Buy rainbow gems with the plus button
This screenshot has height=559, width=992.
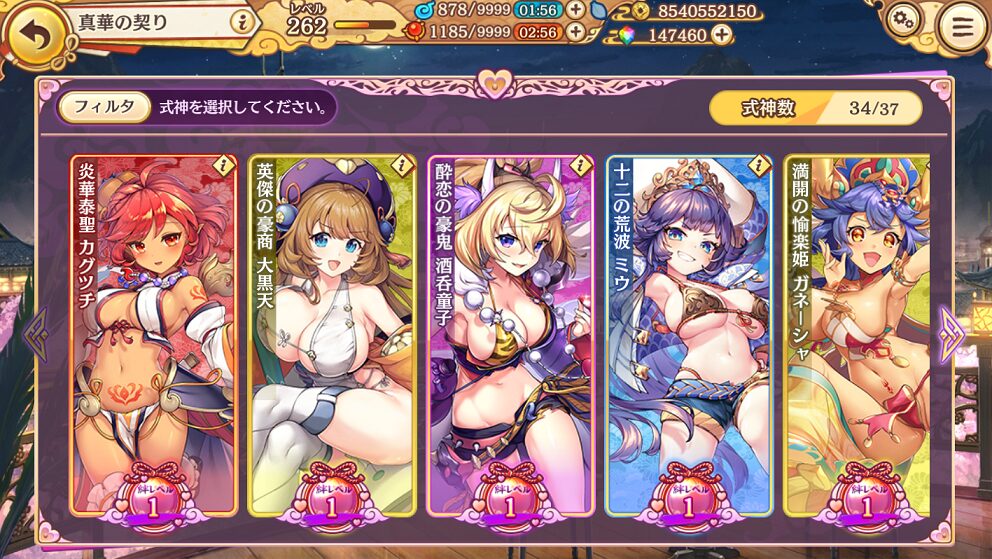coord(720,35)
